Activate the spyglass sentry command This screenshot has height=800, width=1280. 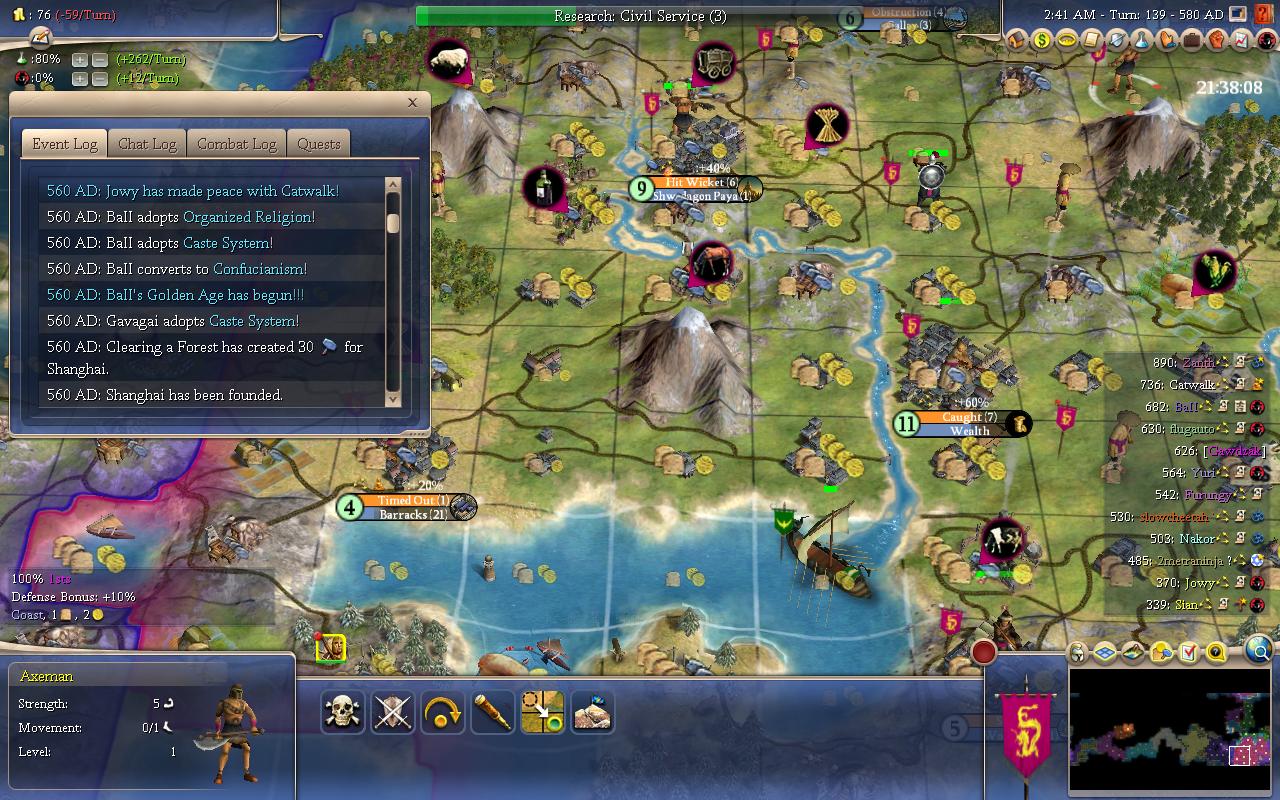click(493, 712)
